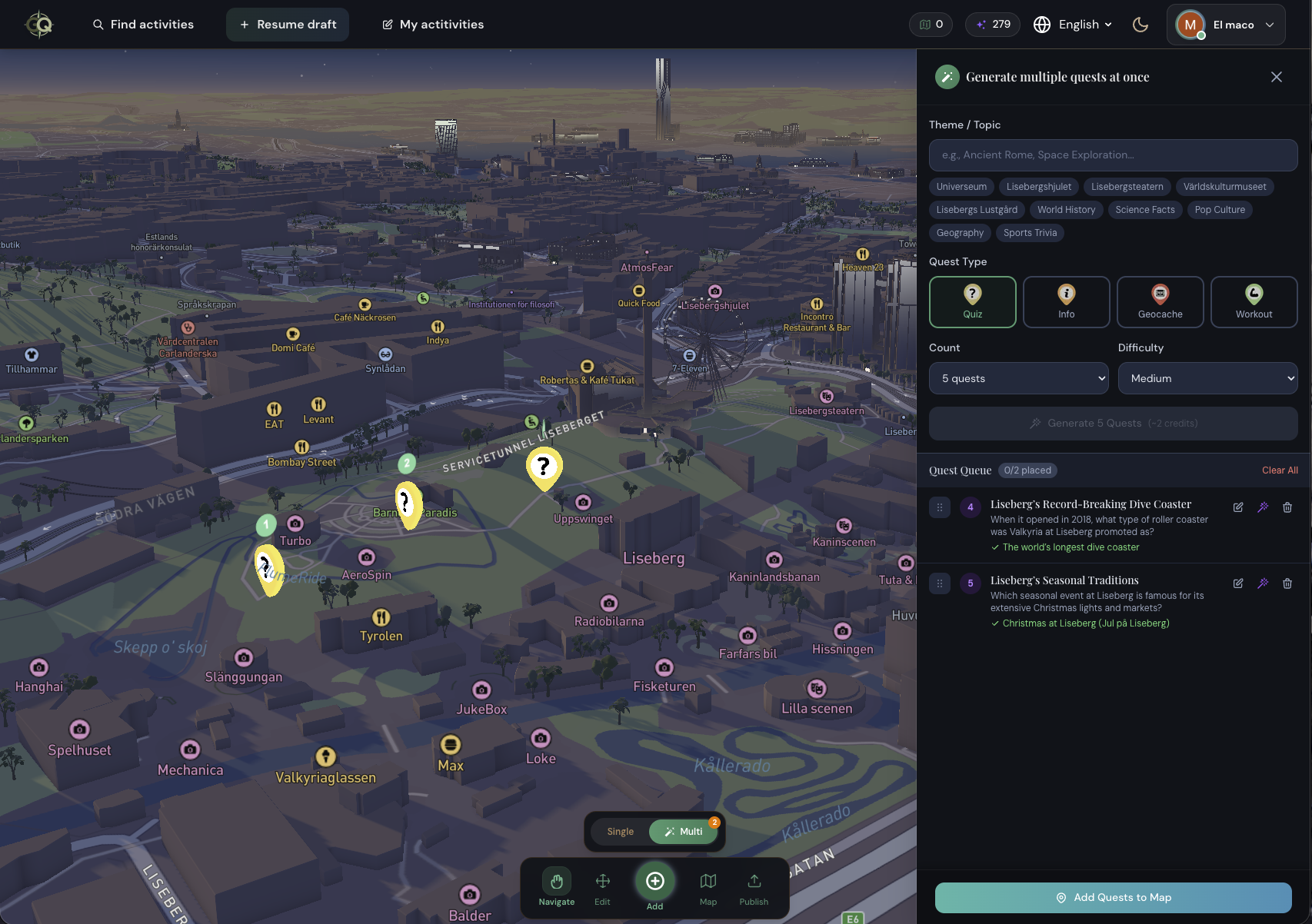Open the Count dropdown showing 5 quests
Viewport: 1312px width, 924px height.
[x=1018, y=377]
